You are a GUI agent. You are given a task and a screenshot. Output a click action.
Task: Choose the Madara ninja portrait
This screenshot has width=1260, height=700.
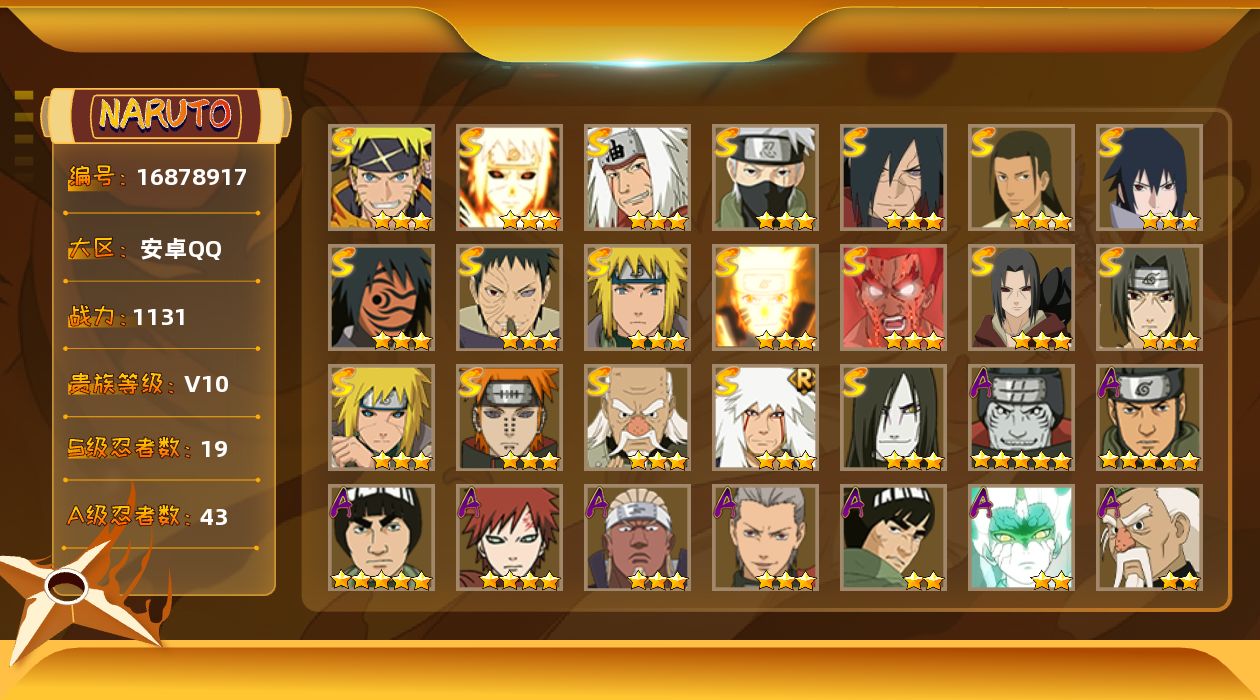[x=893, y=177]
